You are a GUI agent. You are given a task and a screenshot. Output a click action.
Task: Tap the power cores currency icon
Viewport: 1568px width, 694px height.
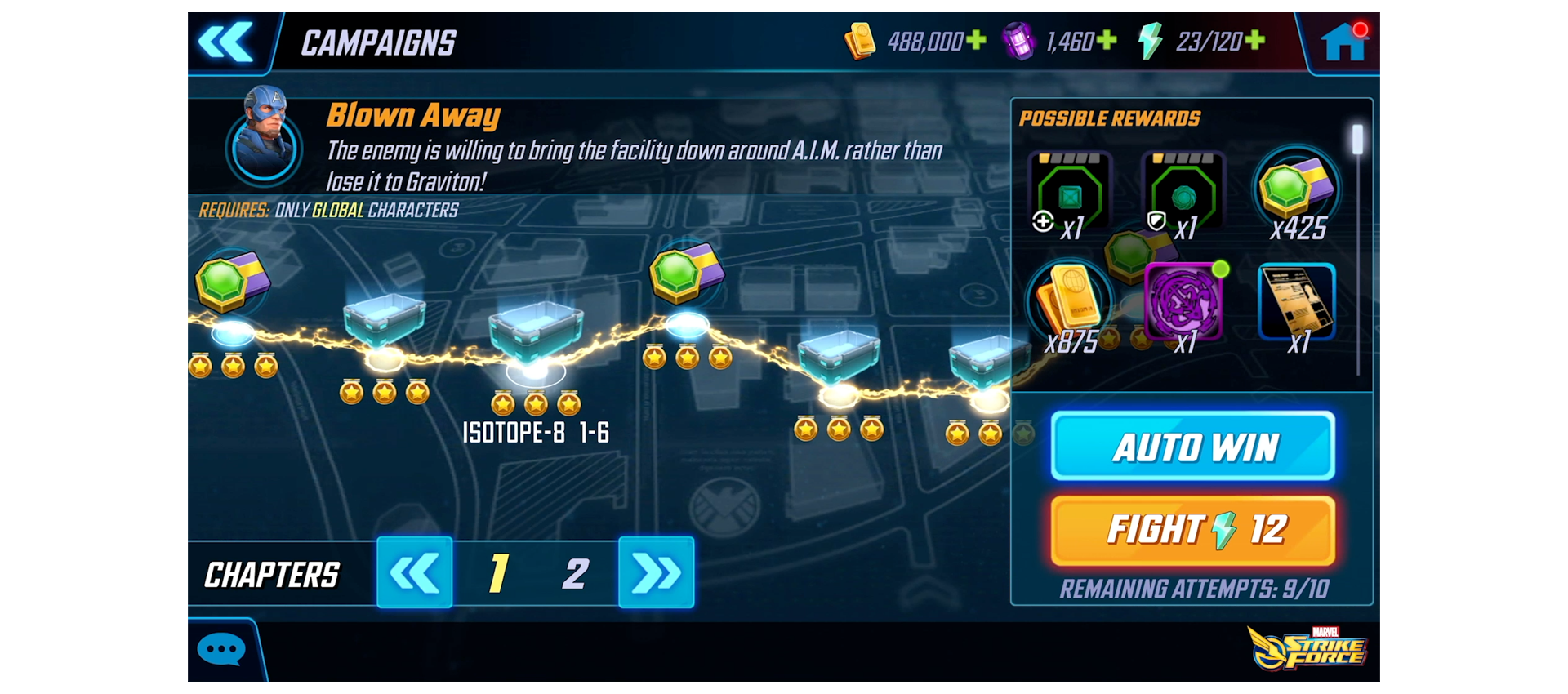[1018, 41]
